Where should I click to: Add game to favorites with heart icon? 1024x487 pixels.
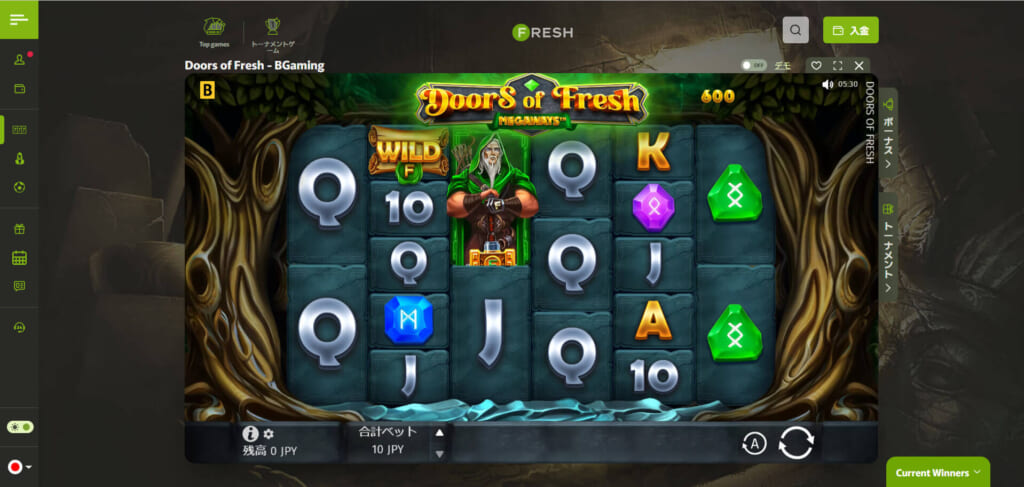[816, 66]
